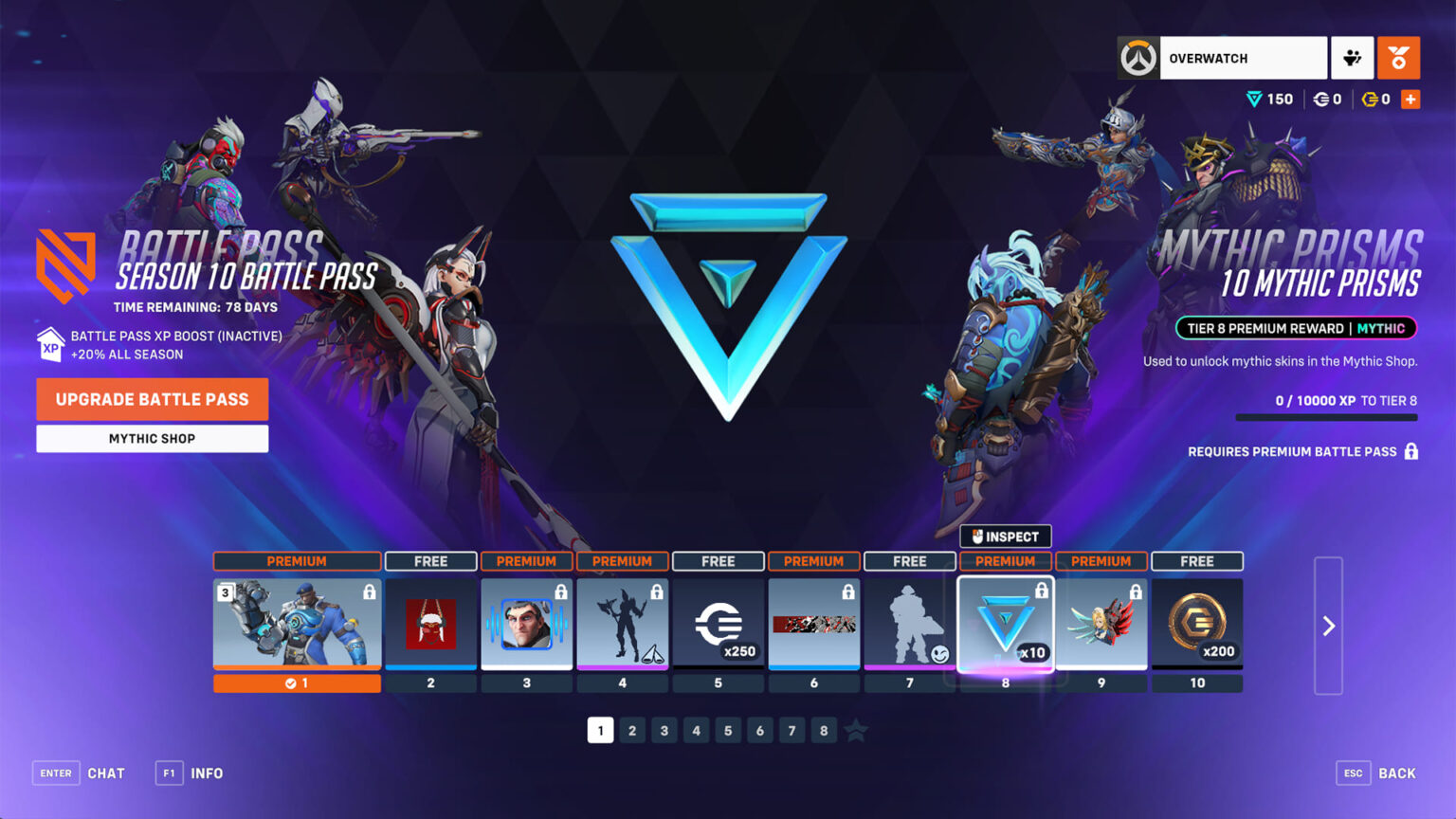Switch to page 4 of the battle pass
This screenshot has width=1456, height=819.
coord(696,730)
